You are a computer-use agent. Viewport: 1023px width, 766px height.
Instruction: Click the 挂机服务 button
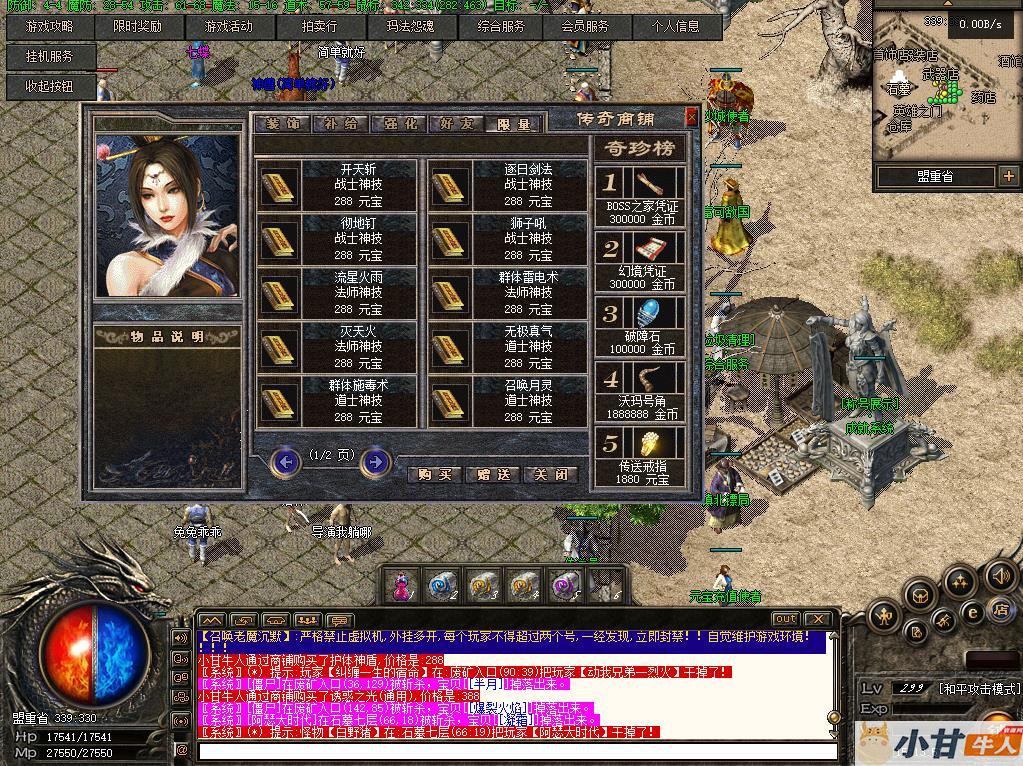point(49,57)
